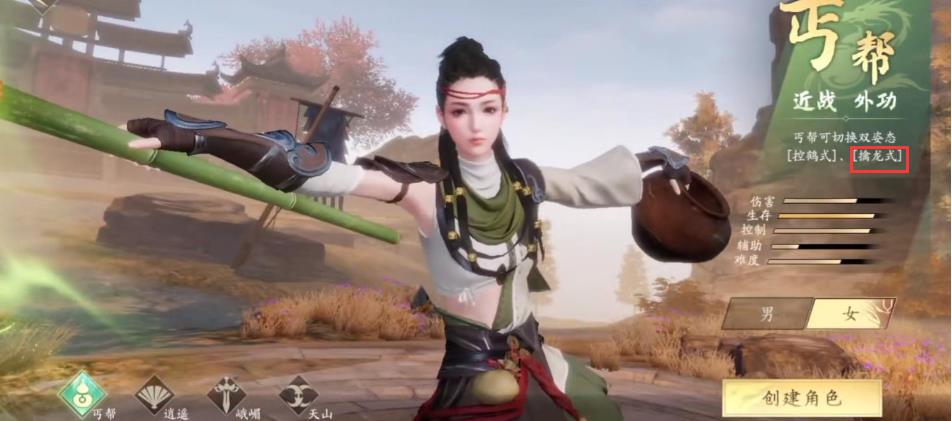
Task: Pick the 峨嵋 sword class icon
Action: coord(227,394)
